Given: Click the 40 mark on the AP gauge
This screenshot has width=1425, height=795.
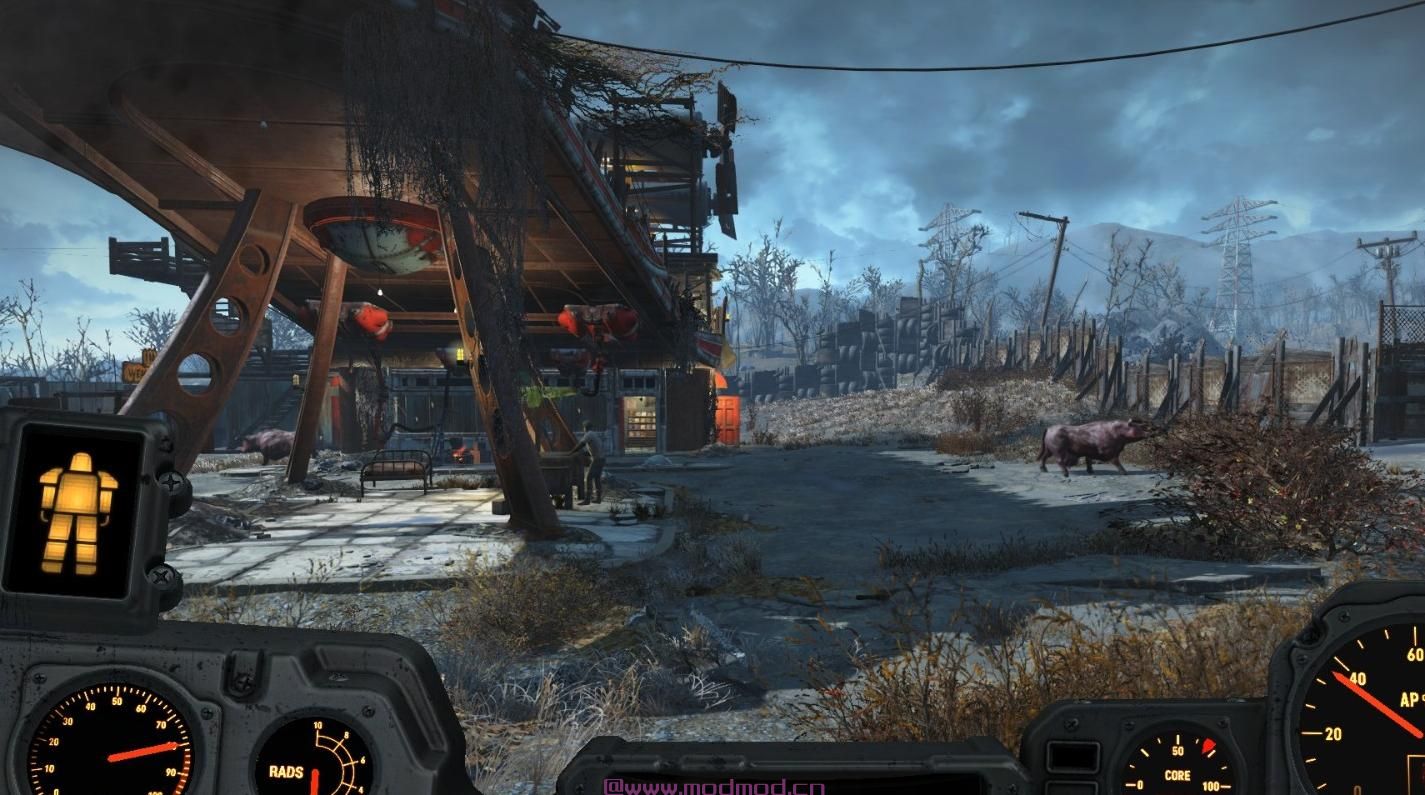Looking at the screenshot, I should pos(1357,679).
